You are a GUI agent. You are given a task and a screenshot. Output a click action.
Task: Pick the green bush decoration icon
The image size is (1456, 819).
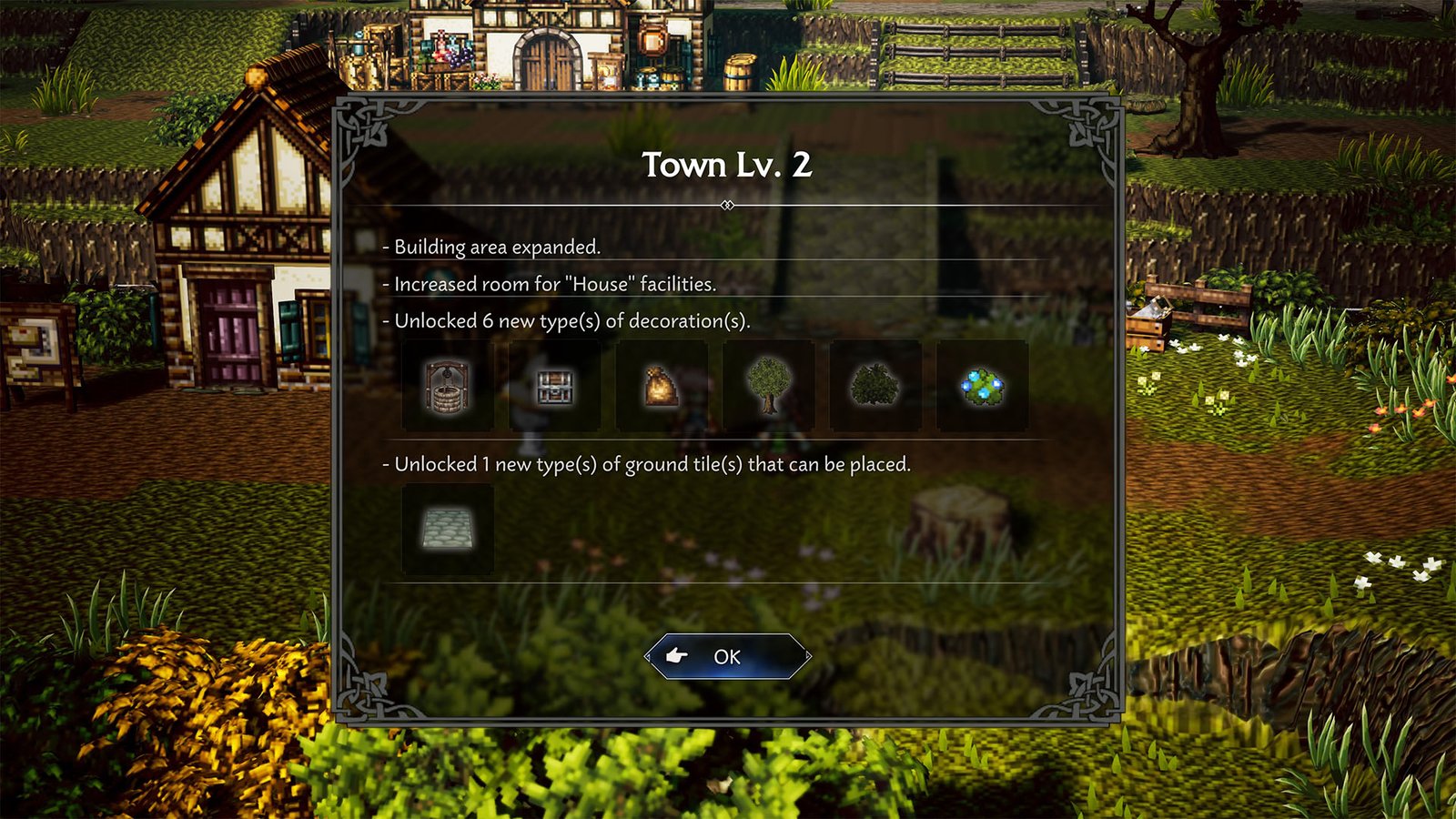click(x=875, y=385)
